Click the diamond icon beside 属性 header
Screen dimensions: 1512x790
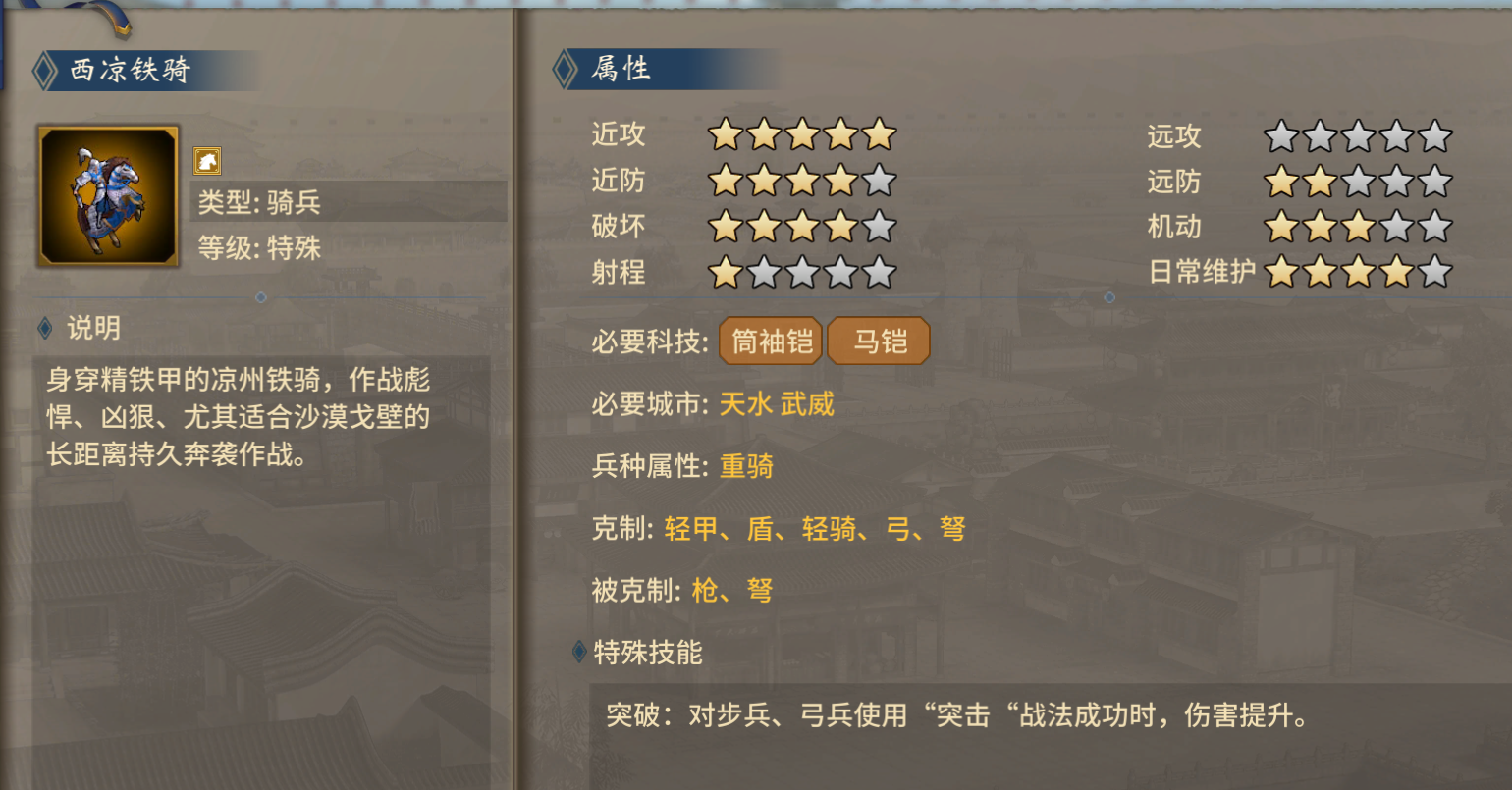564,69
